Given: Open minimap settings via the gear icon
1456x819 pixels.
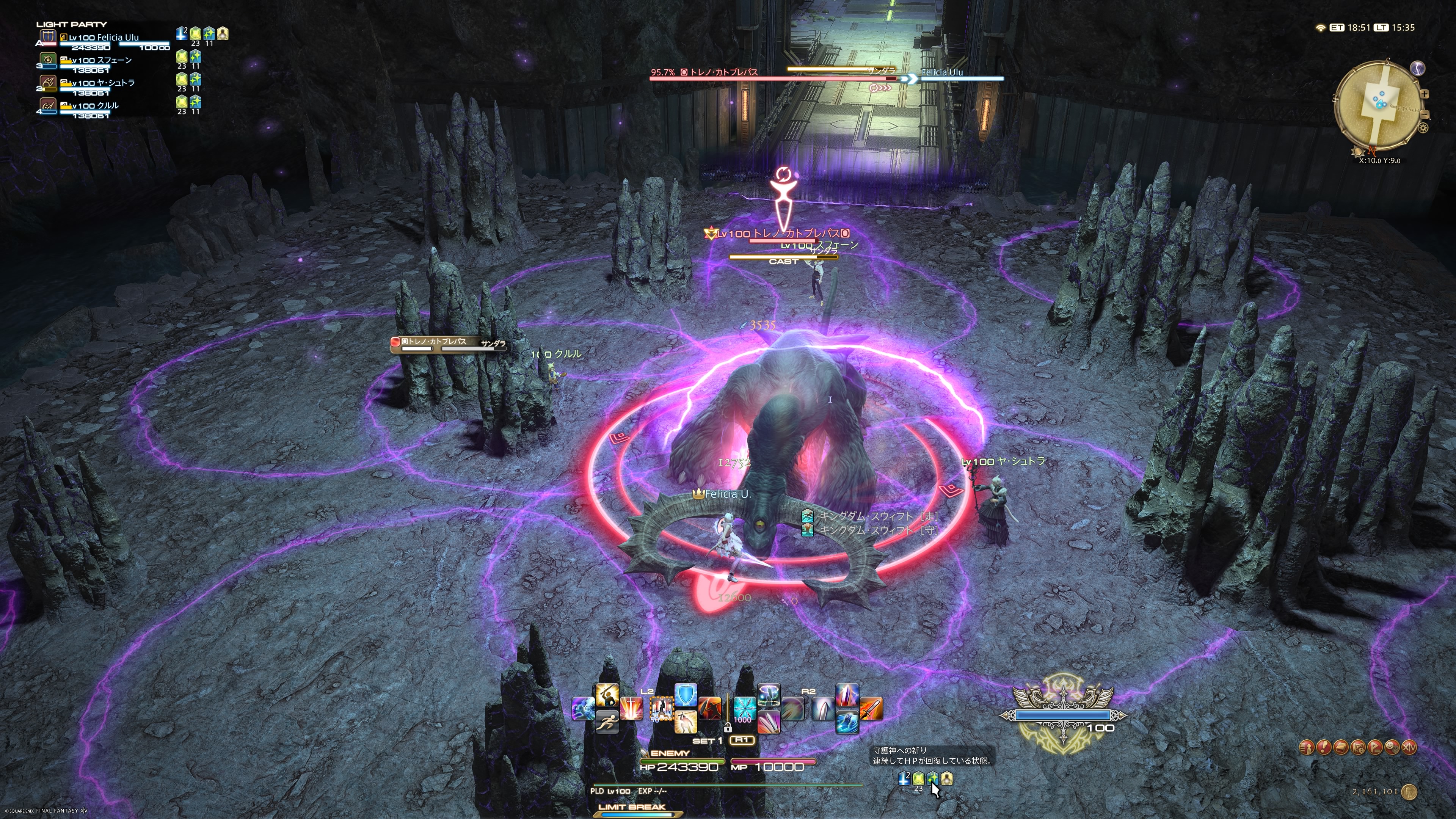Looking at the screenshot, I should click(x=1423, y=128).
